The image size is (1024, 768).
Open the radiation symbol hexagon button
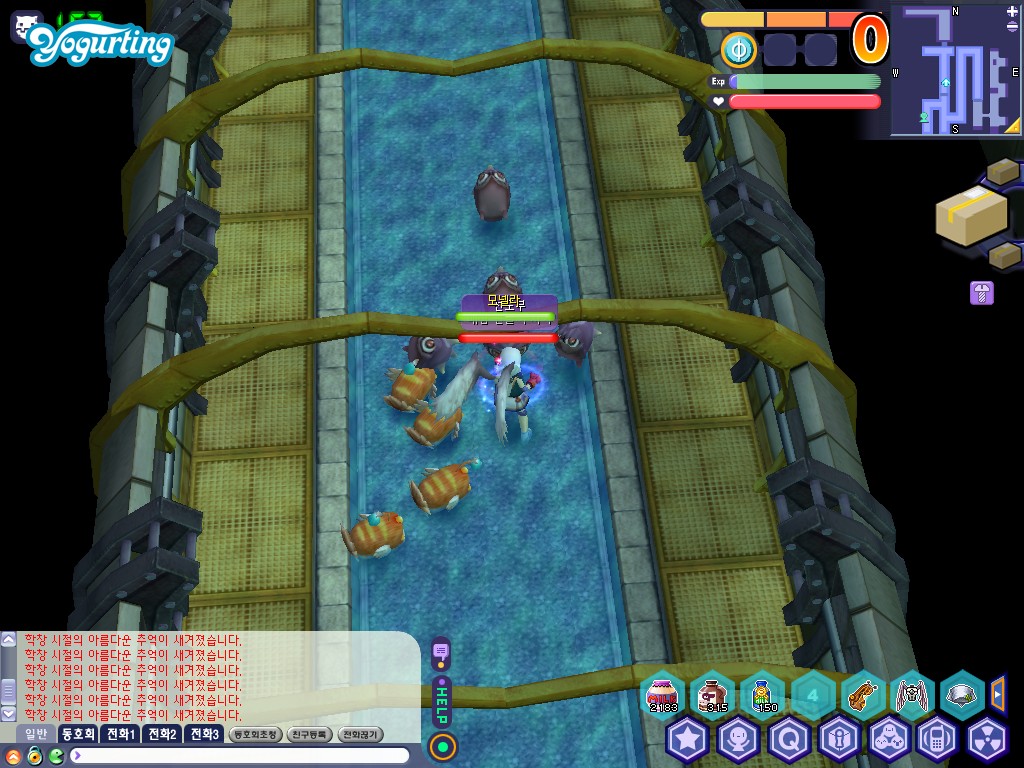[x=987, y=740]
